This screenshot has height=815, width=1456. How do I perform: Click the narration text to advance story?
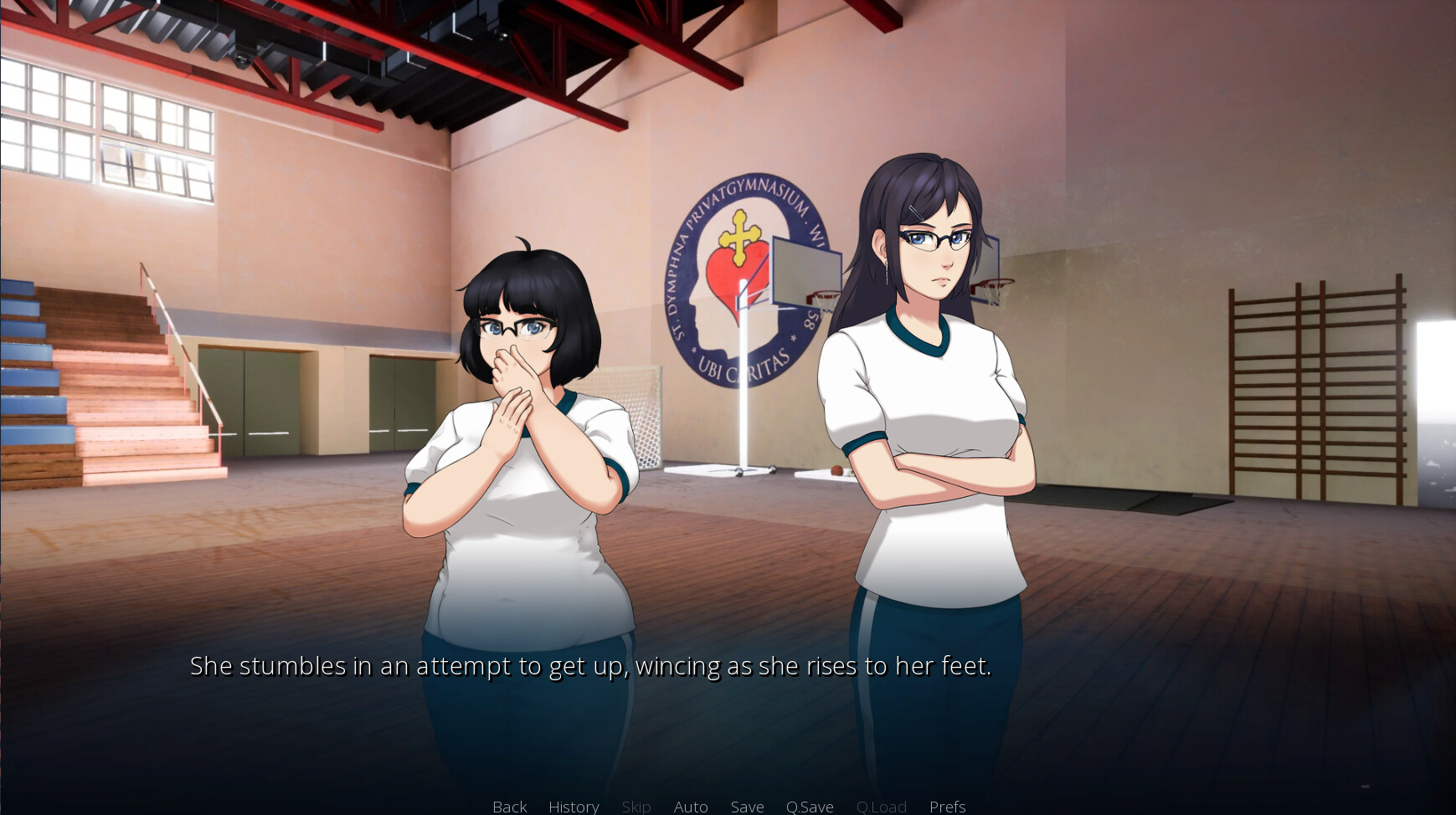coord(590,666)
